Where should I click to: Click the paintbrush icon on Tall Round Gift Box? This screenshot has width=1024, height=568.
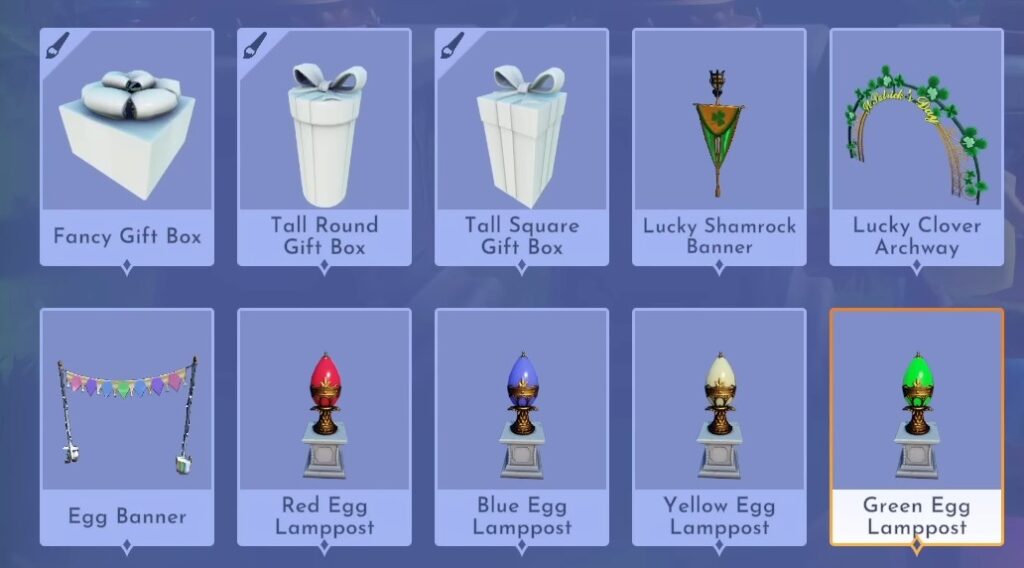(x=255, y=46)
